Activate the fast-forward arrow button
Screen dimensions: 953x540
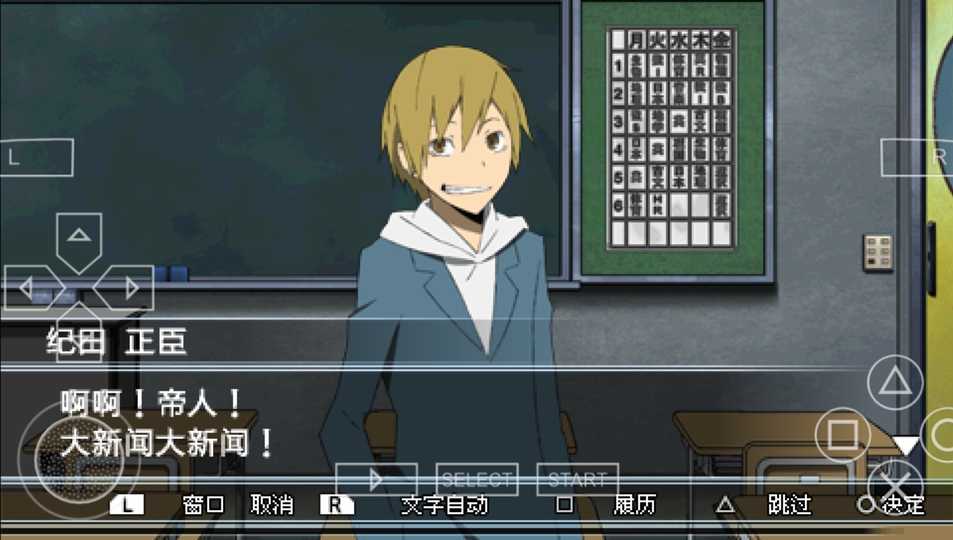[x=376, y=480]
